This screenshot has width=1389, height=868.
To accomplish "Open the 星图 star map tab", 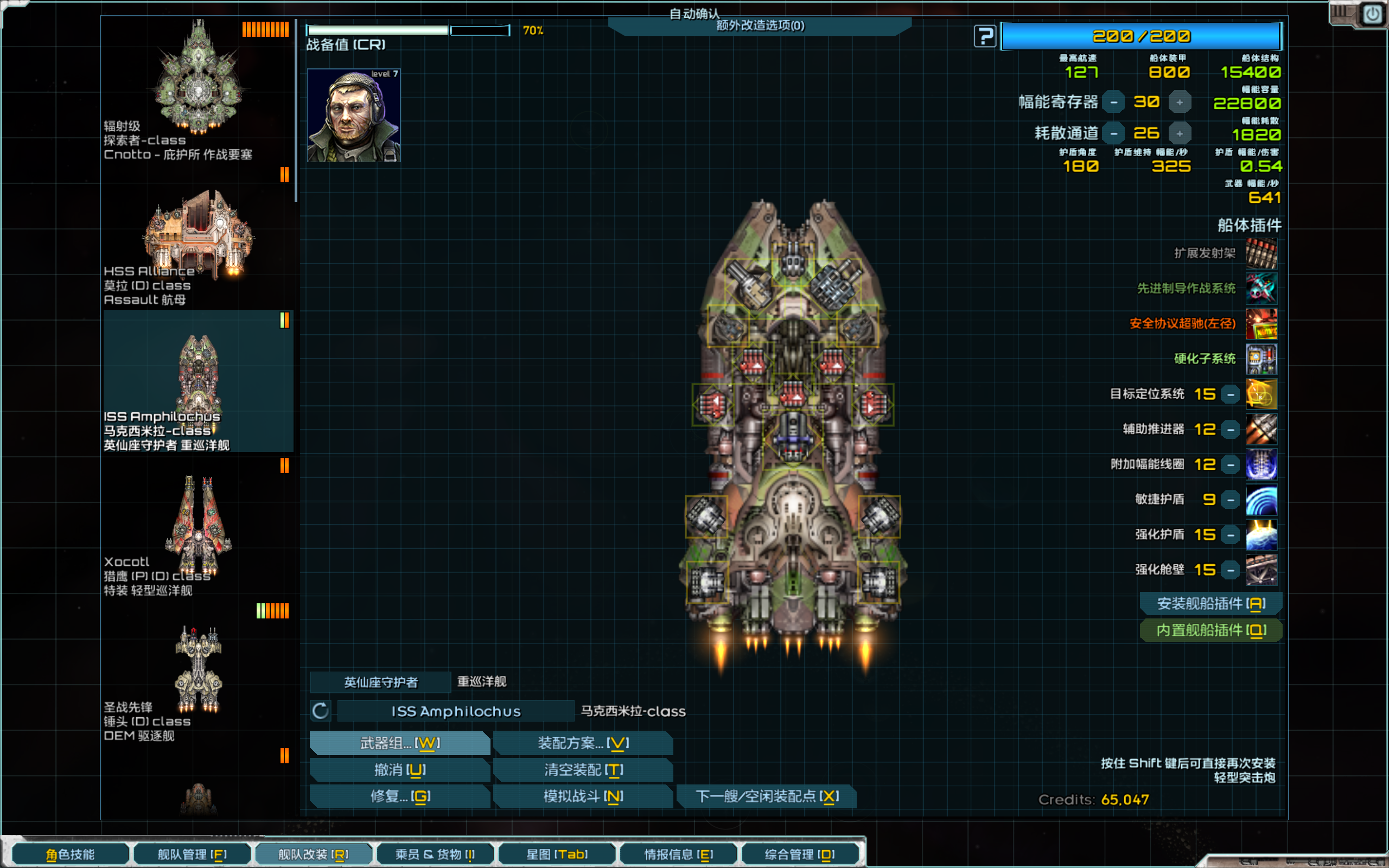I will tap(557, 854).
